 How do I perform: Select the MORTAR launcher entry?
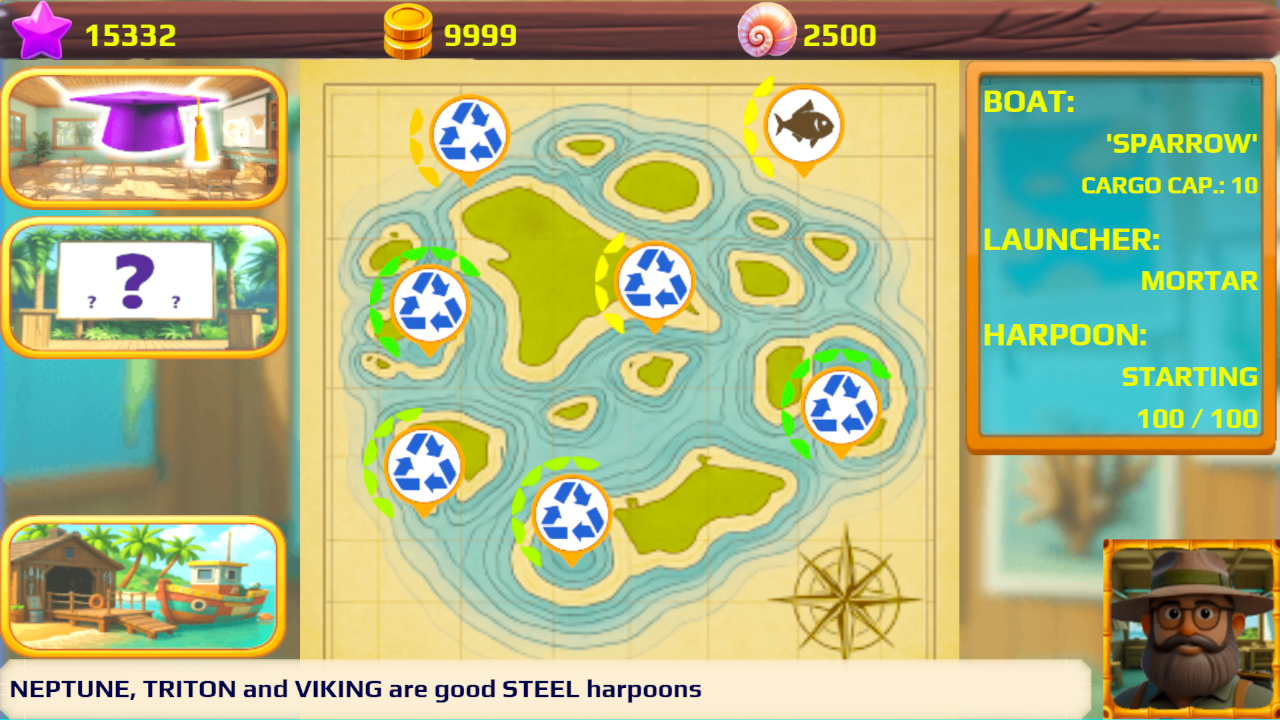[x=1199, y=281]
